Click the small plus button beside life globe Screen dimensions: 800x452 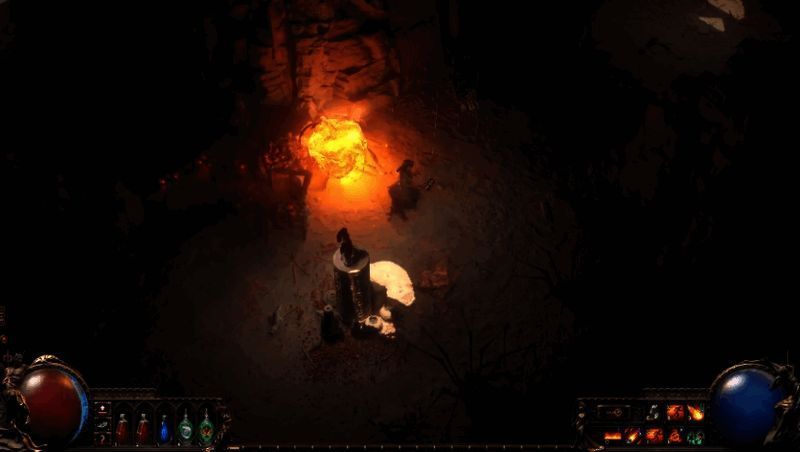click(101, 409)
